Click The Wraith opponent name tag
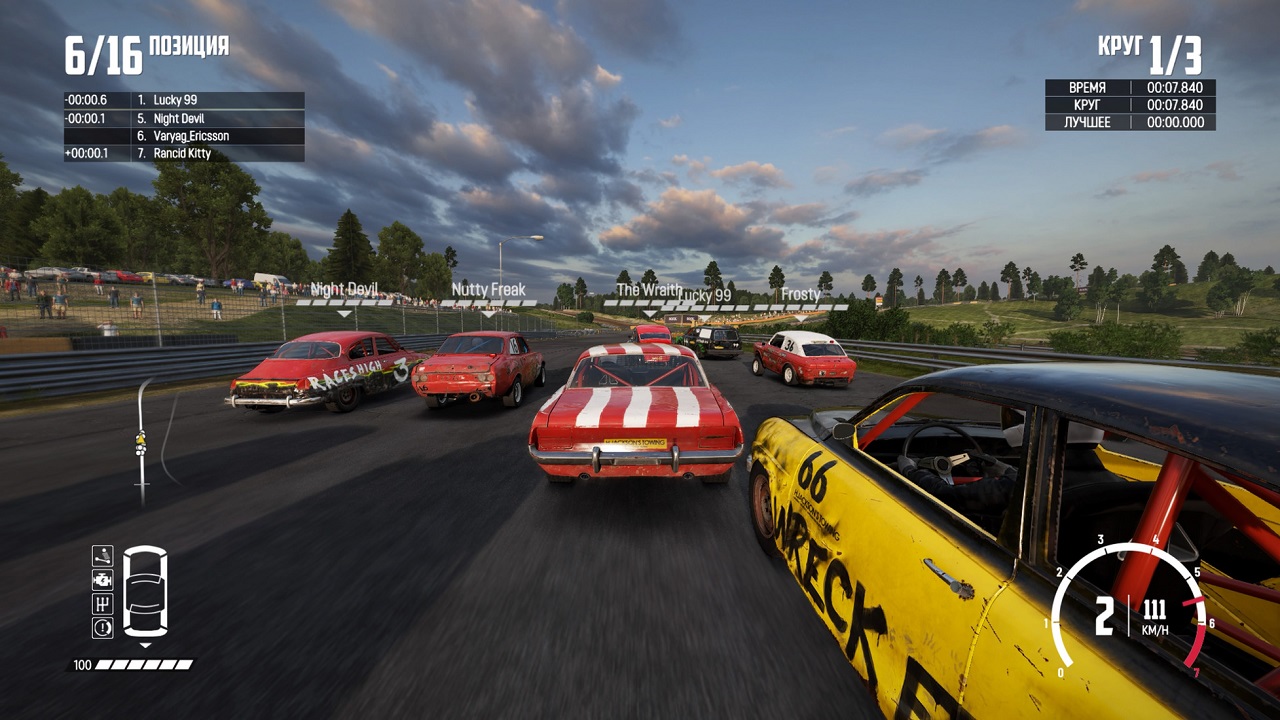The width and height of the screenshot is (1280, 720). click(648, 290)
